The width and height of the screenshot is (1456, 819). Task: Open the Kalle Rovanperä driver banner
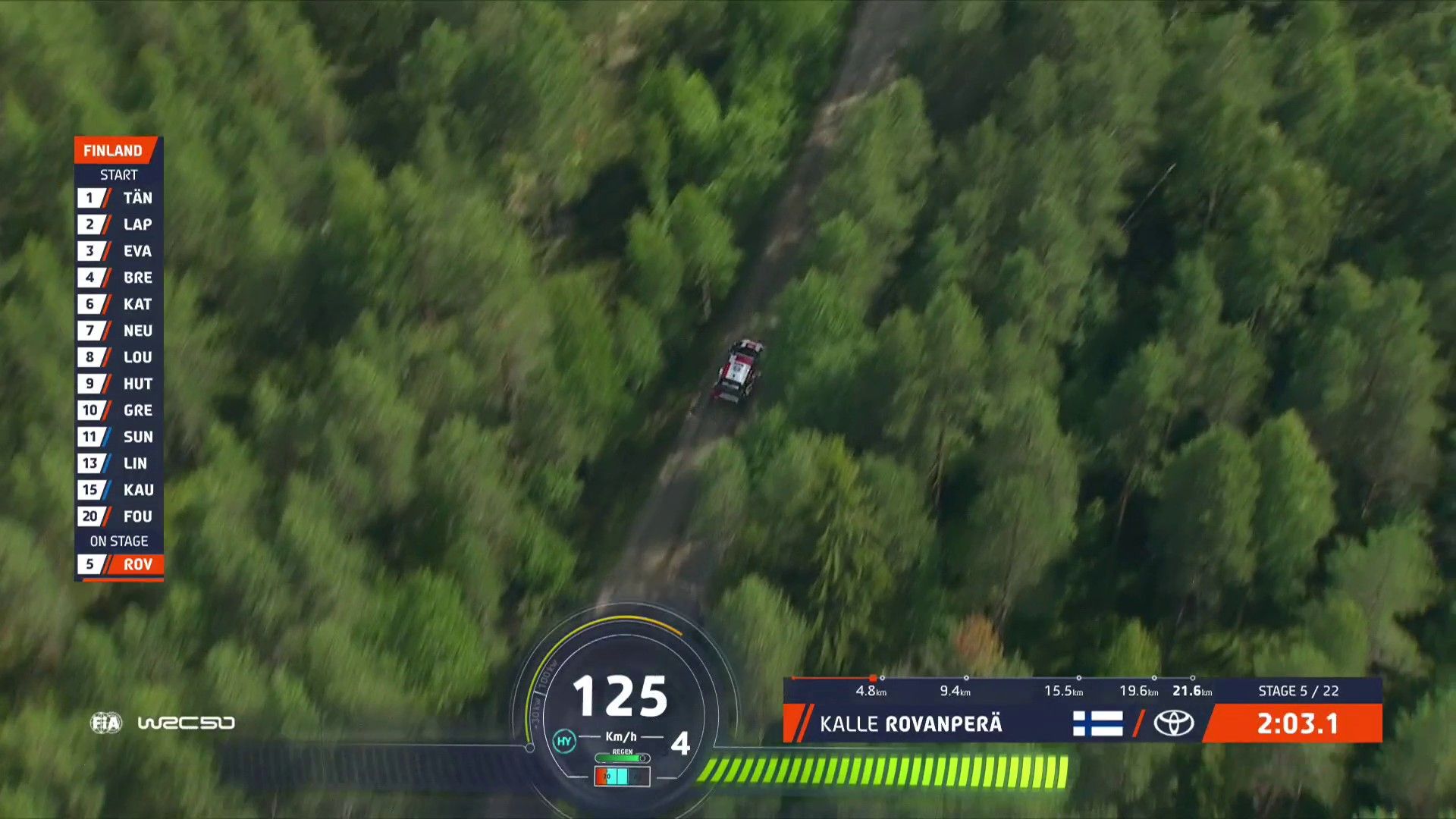pyautogui.click(x=910, y=723)
